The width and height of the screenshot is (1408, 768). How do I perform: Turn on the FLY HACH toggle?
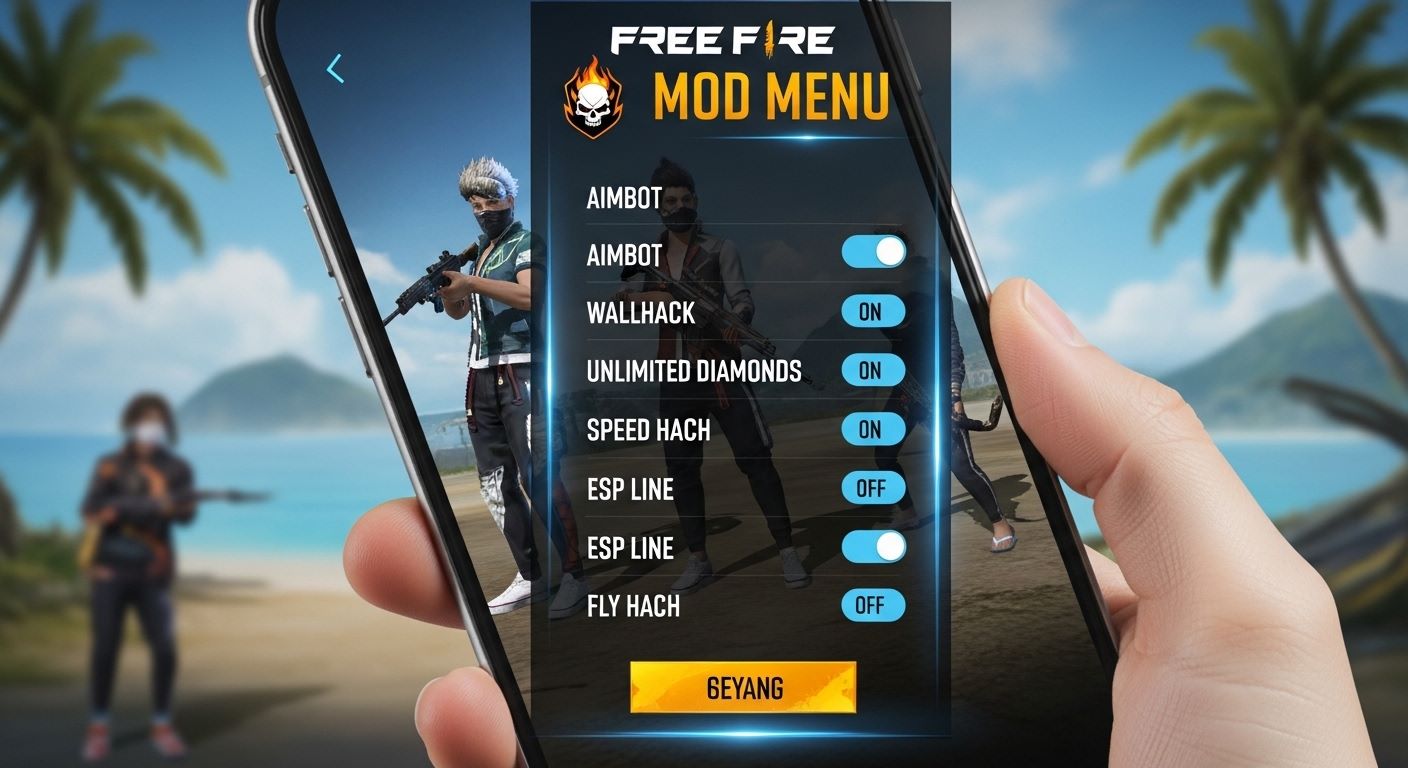click(x=873, y=605)
